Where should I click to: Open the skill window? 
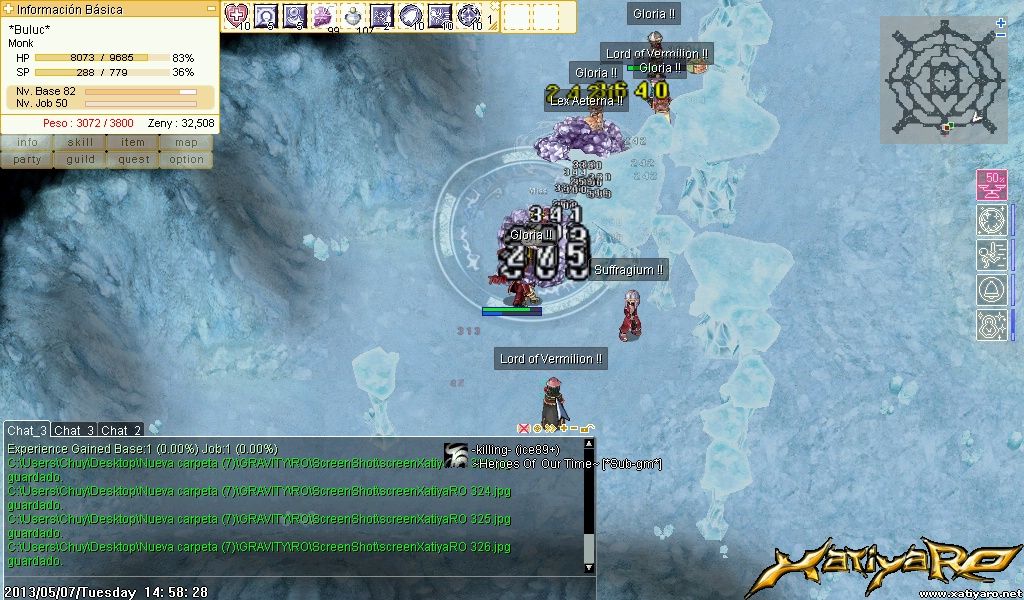click(80, 143)
